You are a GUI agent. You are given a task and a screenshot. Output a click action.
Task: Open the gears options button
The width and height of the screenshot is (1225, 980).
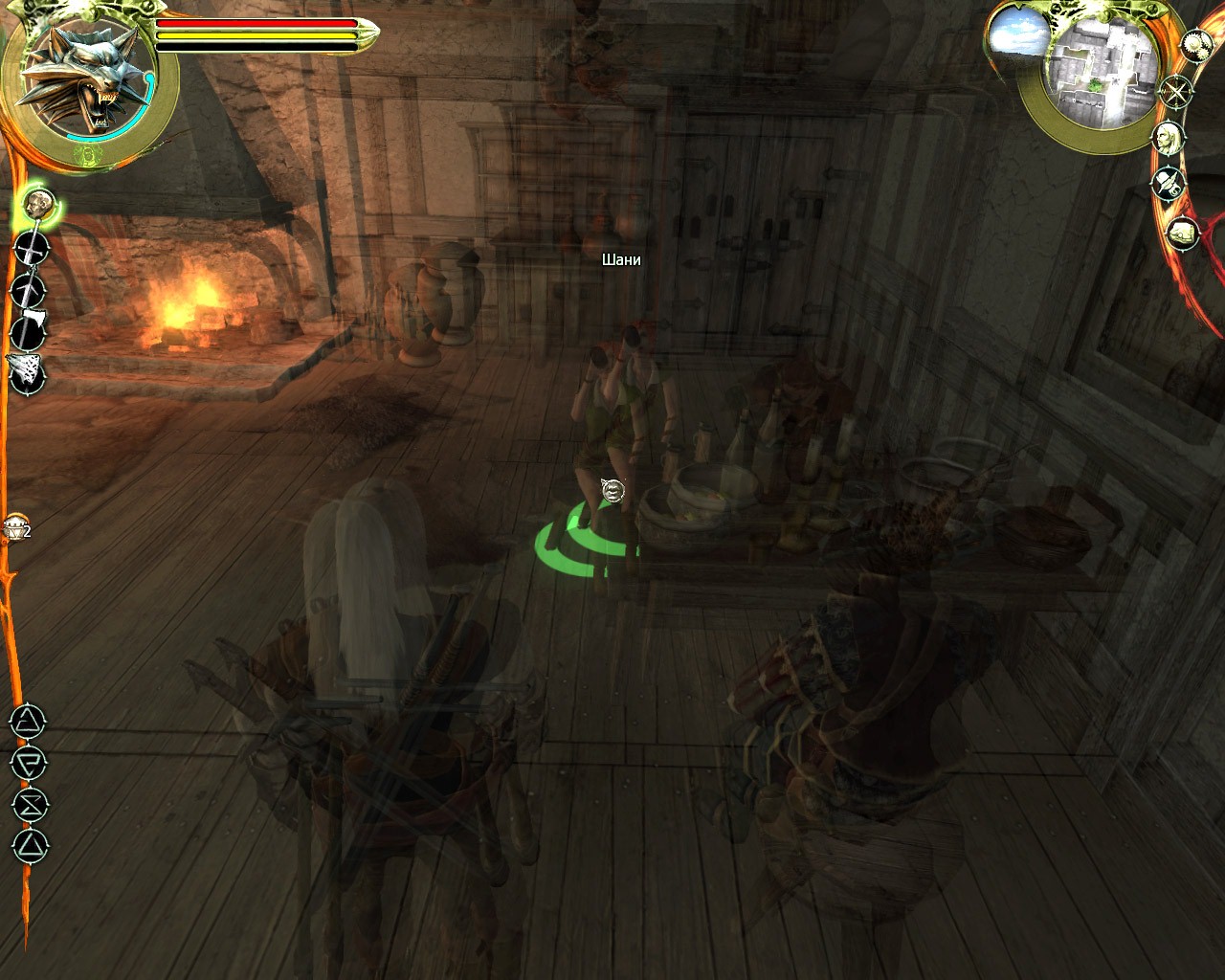point(1196,44)
